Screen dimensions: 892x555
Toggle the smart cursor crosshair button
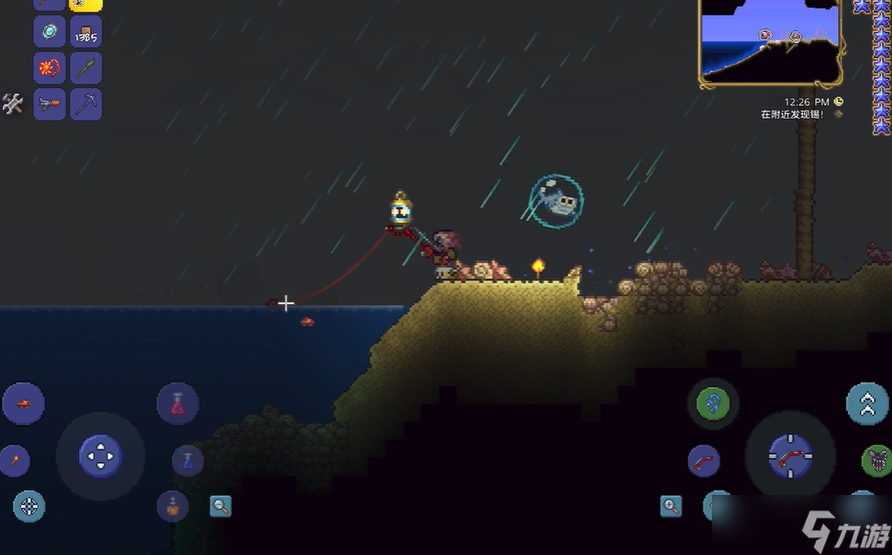tap(29, 506)
